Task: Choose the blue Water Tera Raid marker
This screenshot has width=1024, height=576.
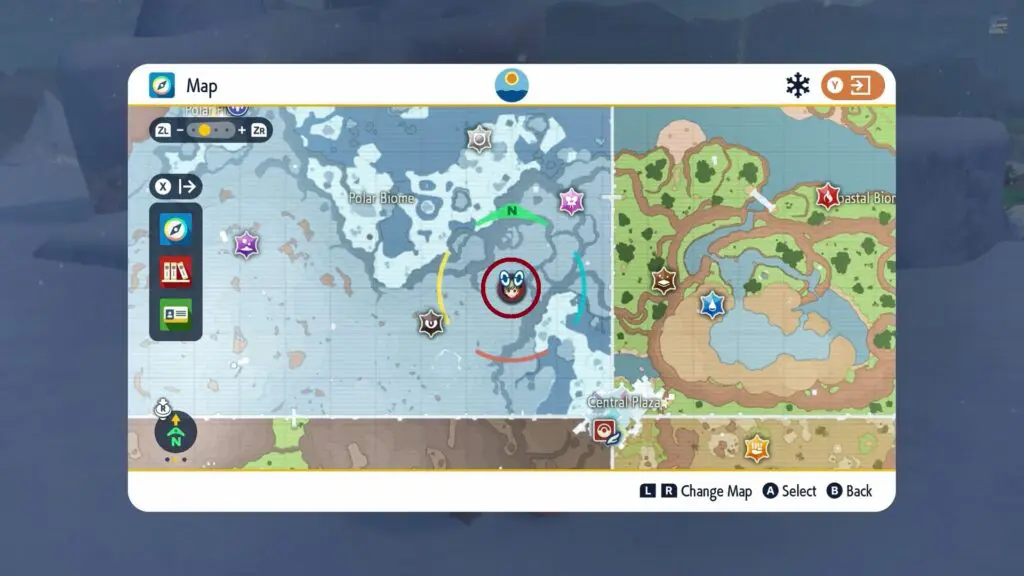Action: pyautogui.click(x=711, y=304)
